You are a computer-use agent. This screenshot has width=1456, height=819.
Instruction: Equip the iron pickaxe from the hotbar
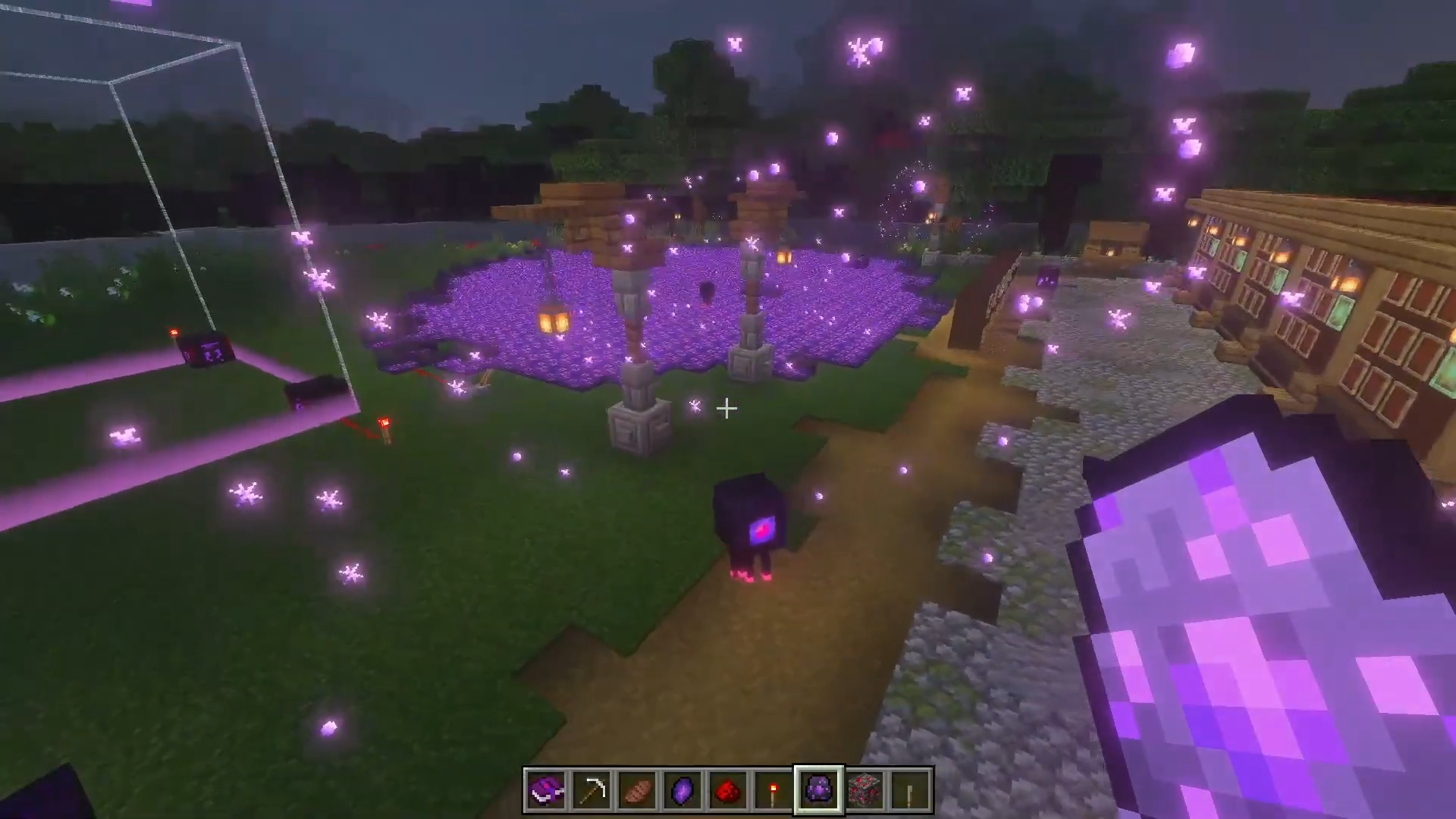click(x=591, y=791)
